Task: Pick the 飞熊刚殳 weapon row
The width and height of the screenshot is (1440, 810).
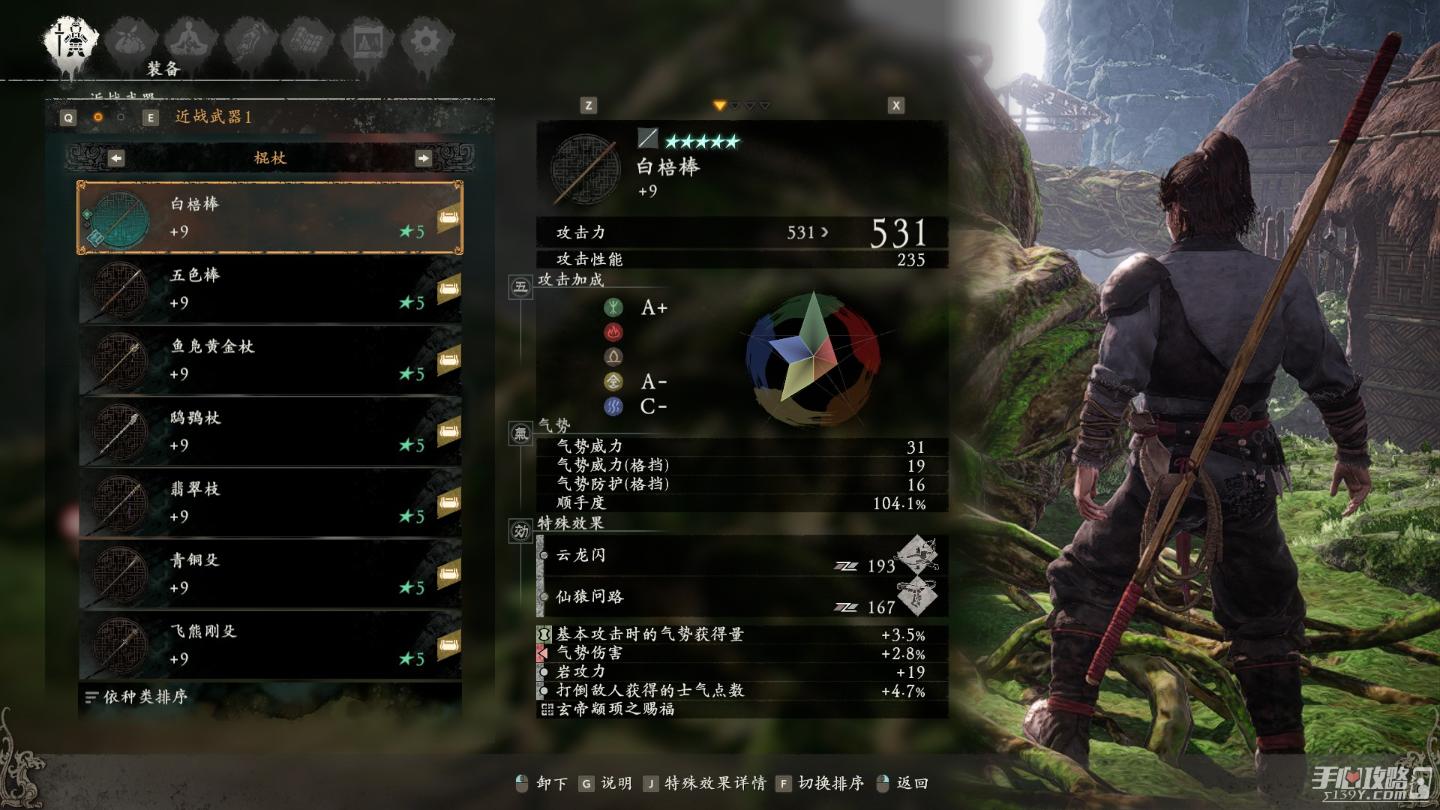Action: [269, 645]
